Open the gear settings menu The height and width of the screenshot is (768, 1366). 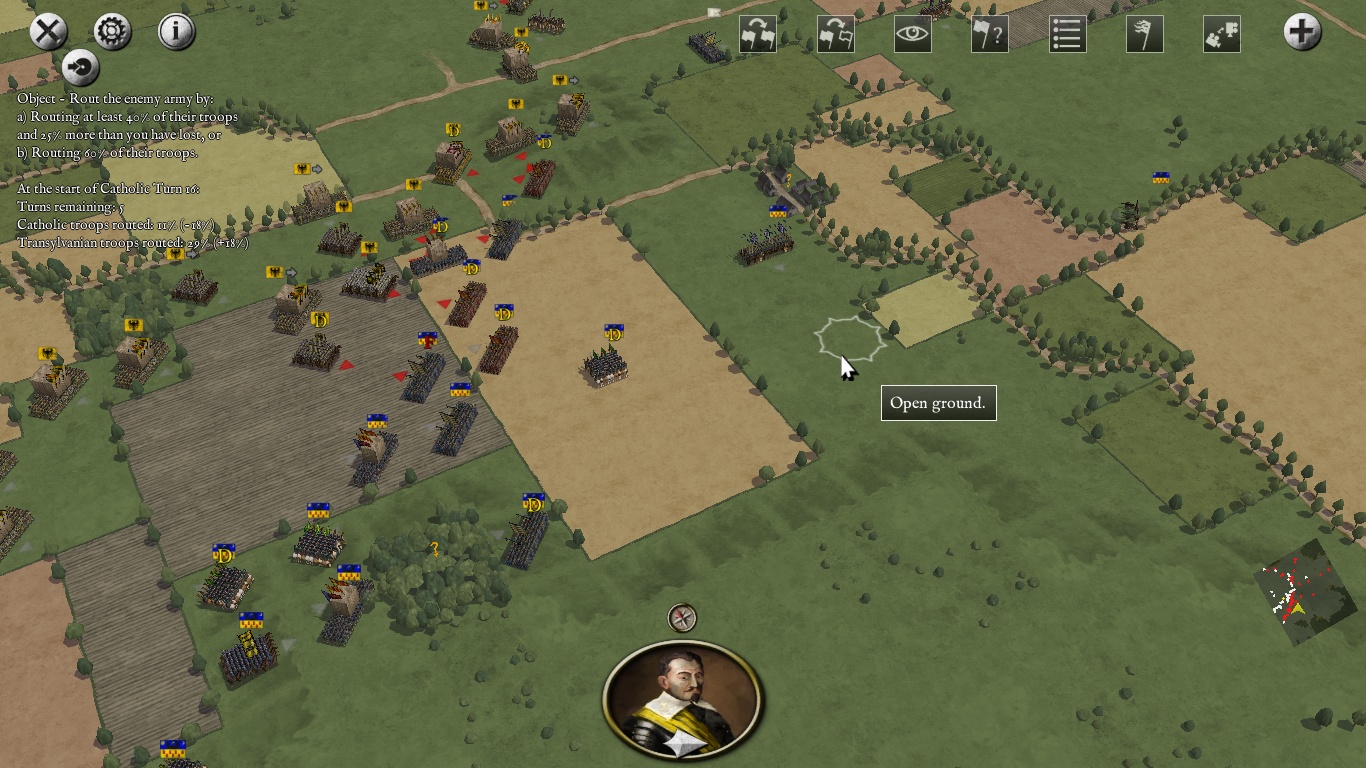(112, 32)
